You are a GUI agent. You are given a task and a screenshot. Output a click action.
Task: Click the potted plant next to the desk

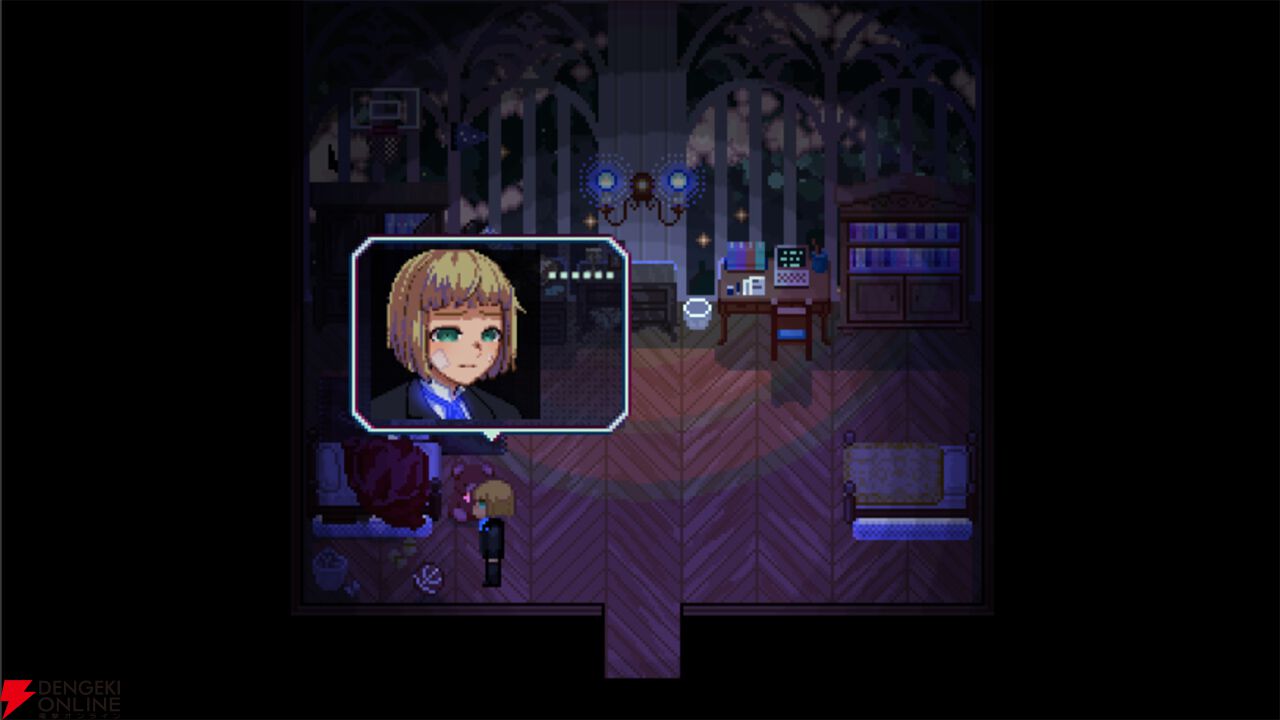click(818, 258)
